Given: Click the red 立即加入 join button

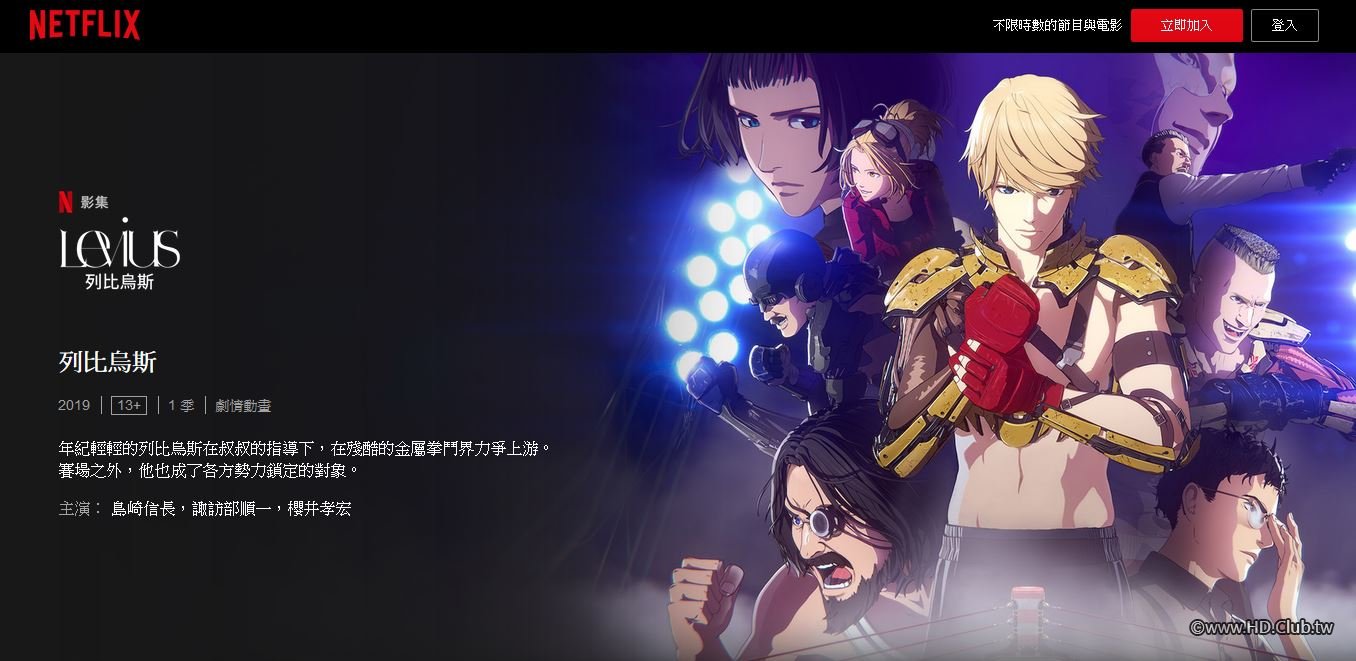Looking at the screenshot, I should coord(1186,26).
